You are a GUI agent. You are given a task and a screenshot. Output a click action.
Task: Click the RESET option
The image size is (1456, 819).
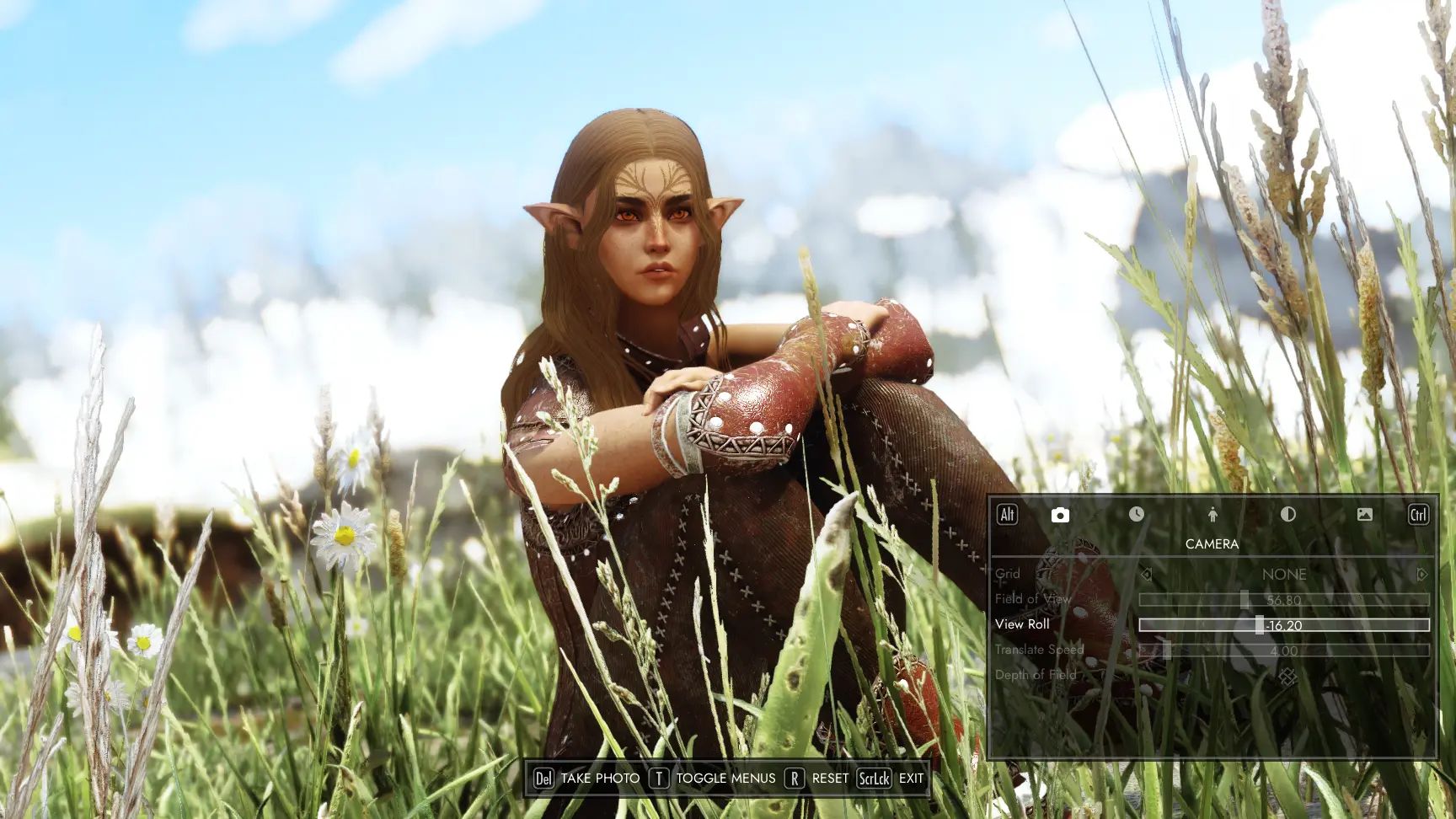(x=832, y=779)
